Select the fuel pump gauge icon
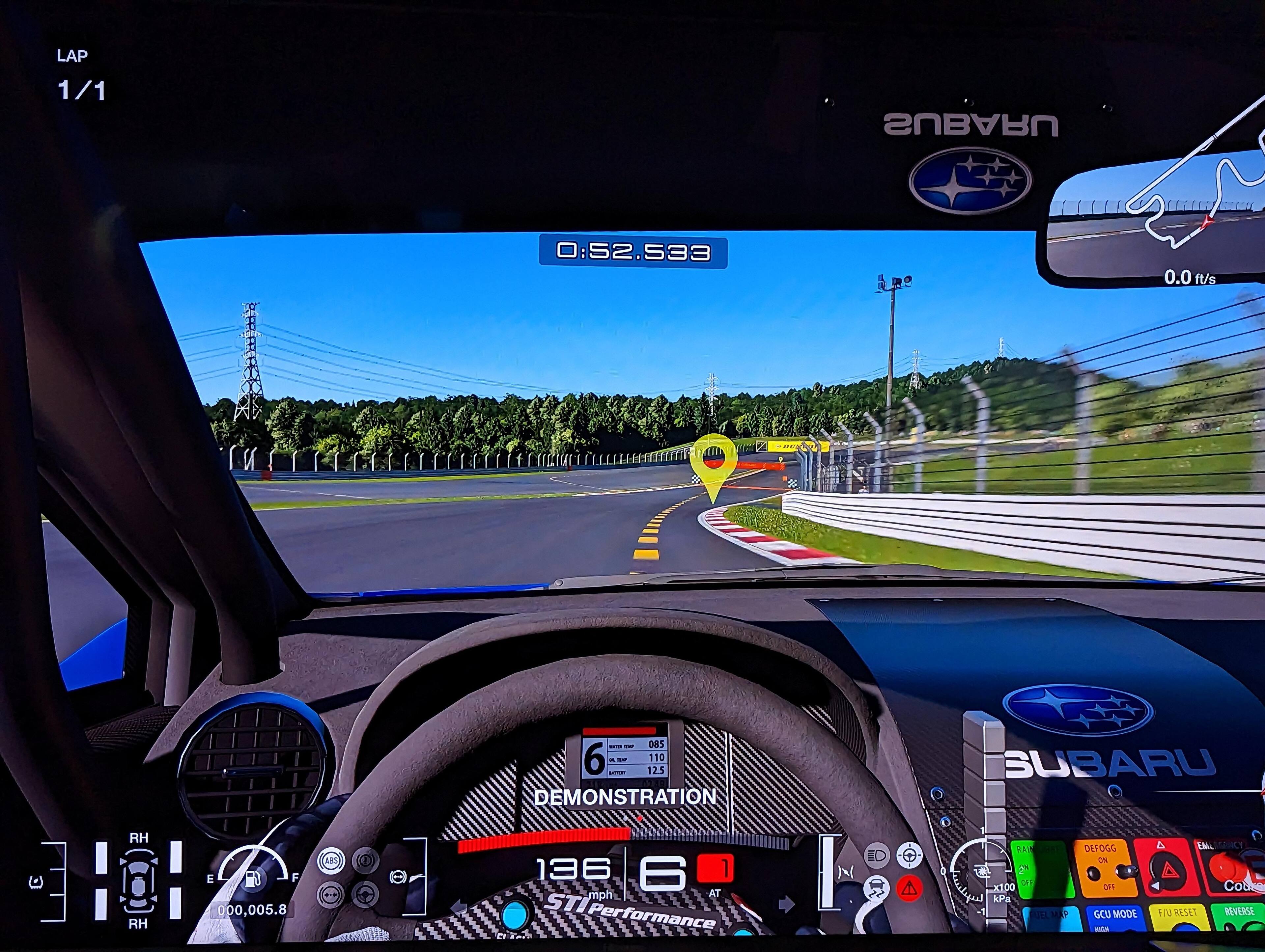1265x952 pixels. [x=252, y=877]
